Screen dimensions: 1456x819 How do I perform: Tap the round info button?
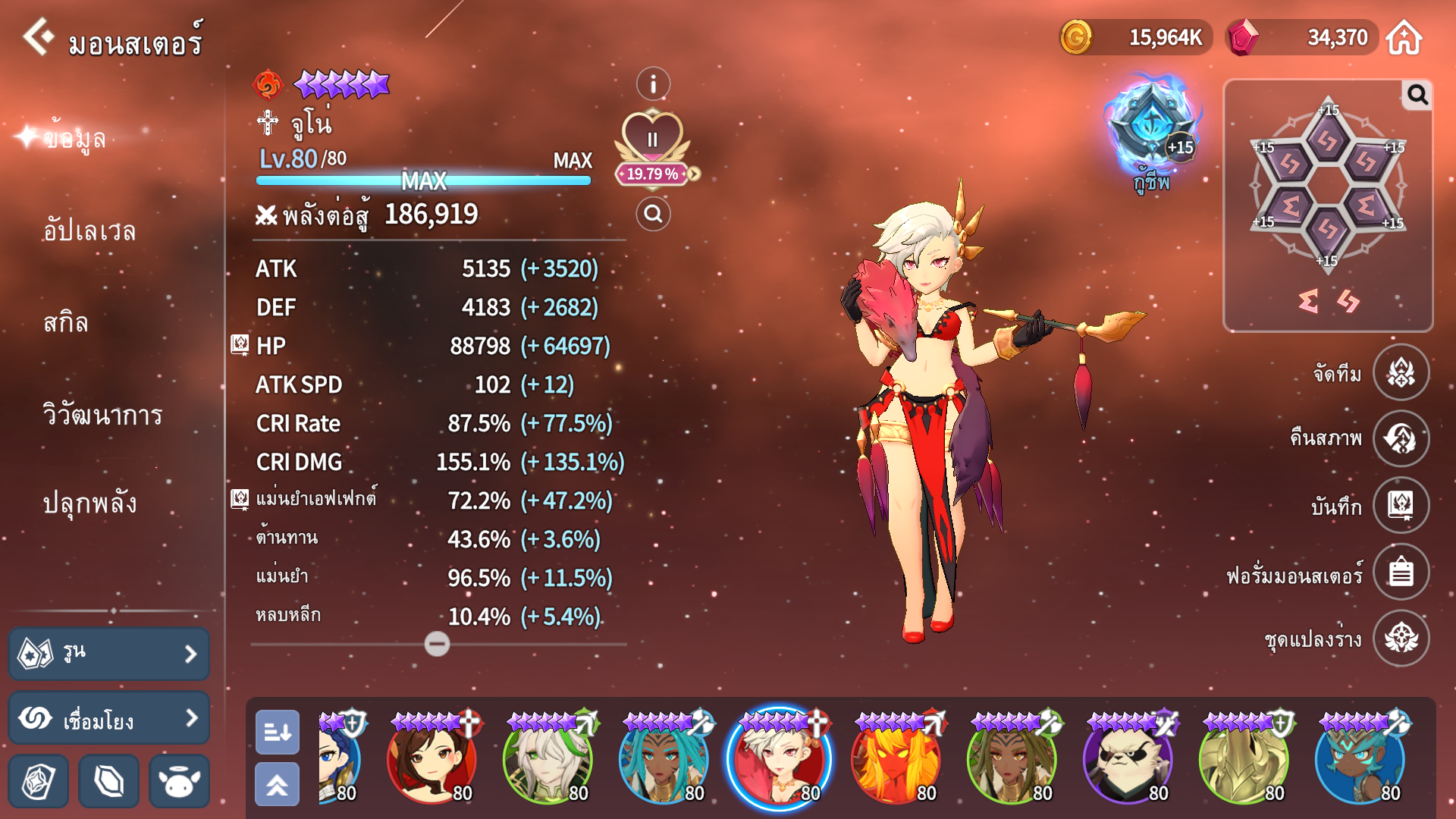653,84
